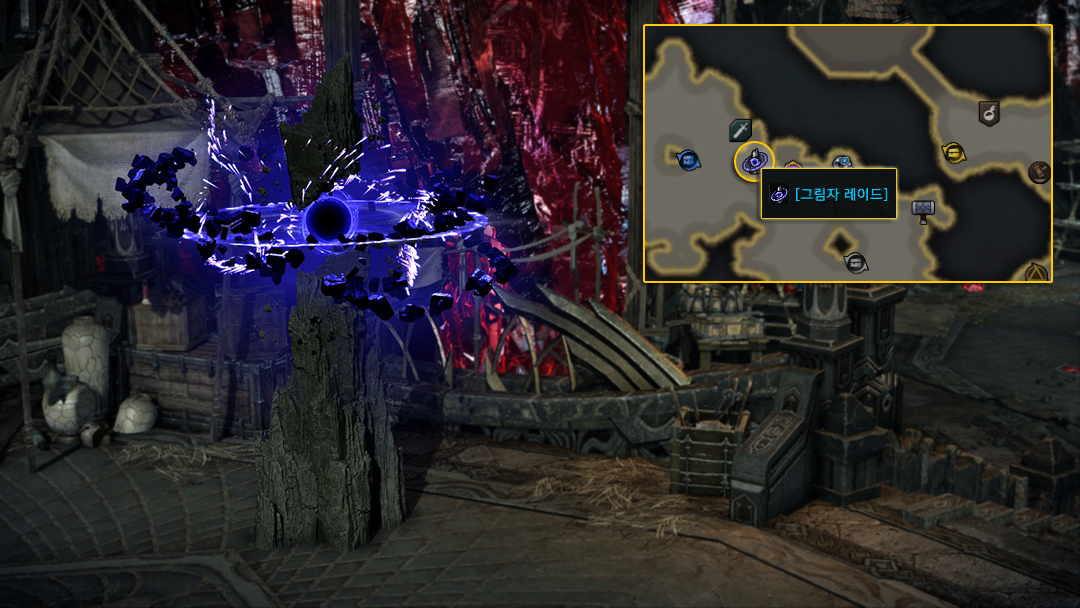Select the highlighted Shadow Raid portal marker
This screenshot has height=608, width=1080.
tap(754, 161)
